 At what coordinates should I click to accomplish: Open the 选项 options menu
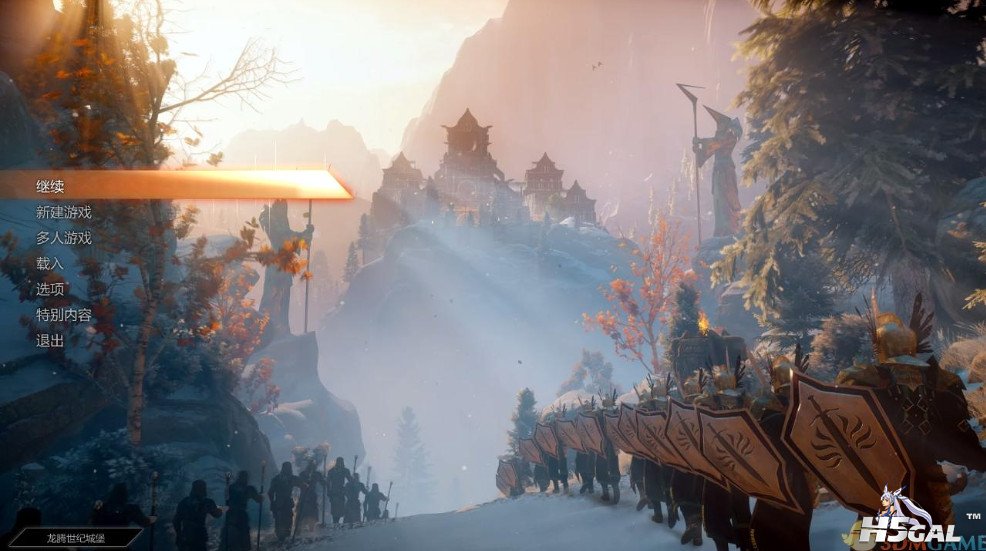pos(50,290)
